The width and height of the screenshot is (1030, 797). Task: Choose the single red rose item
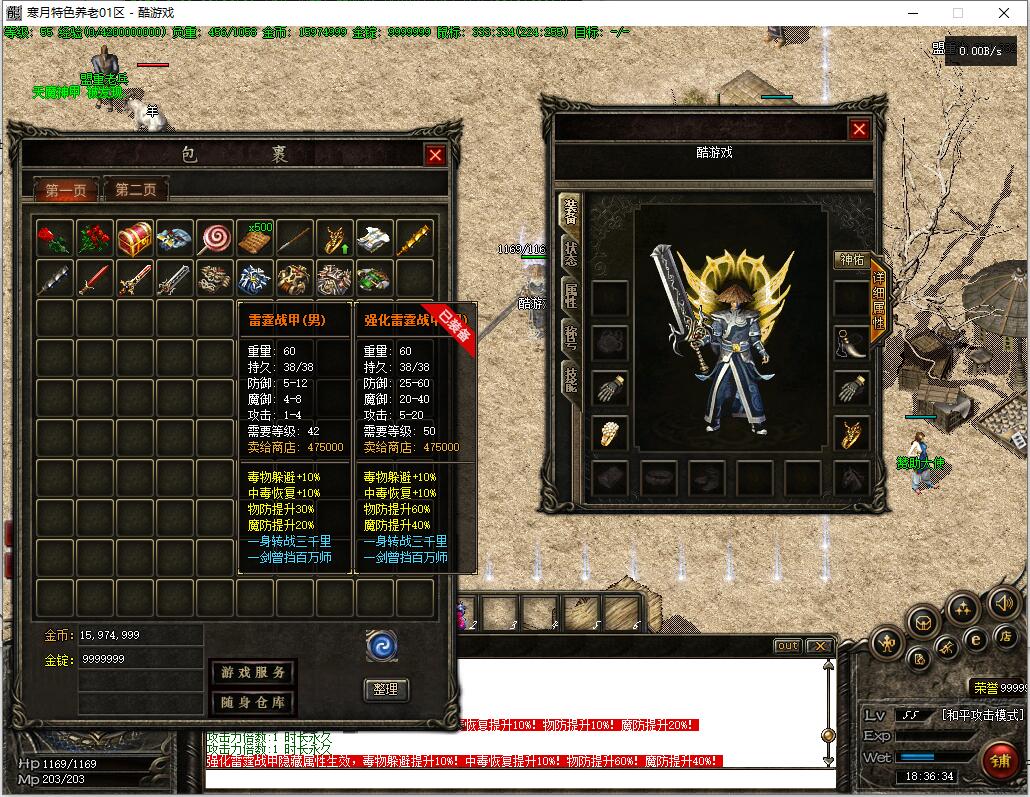(x=55, y=238)
